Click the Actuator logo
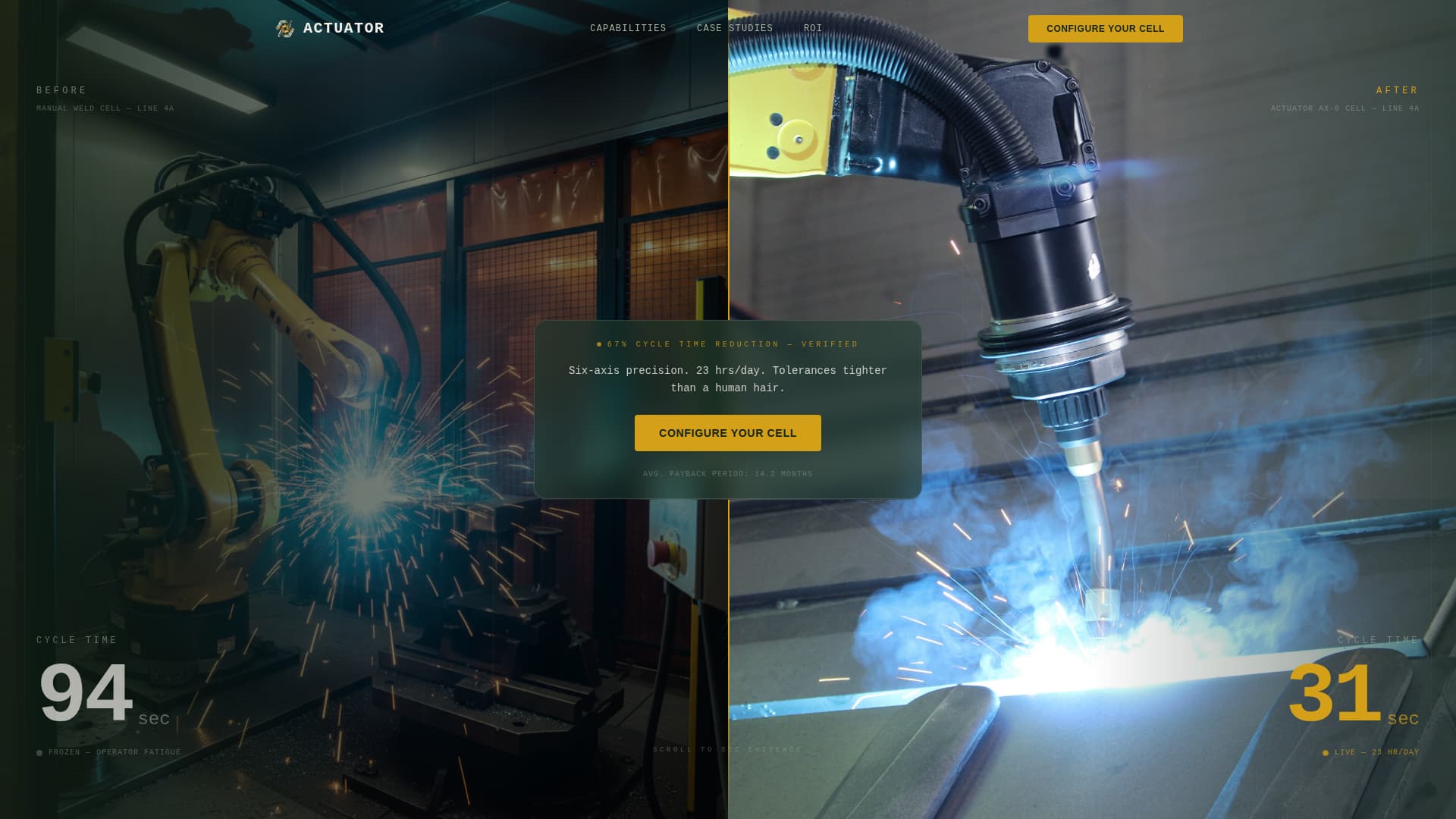Image resolution: width=1456 pixels, height=819 pixels. pyautogui.click(x=331, y=29)
